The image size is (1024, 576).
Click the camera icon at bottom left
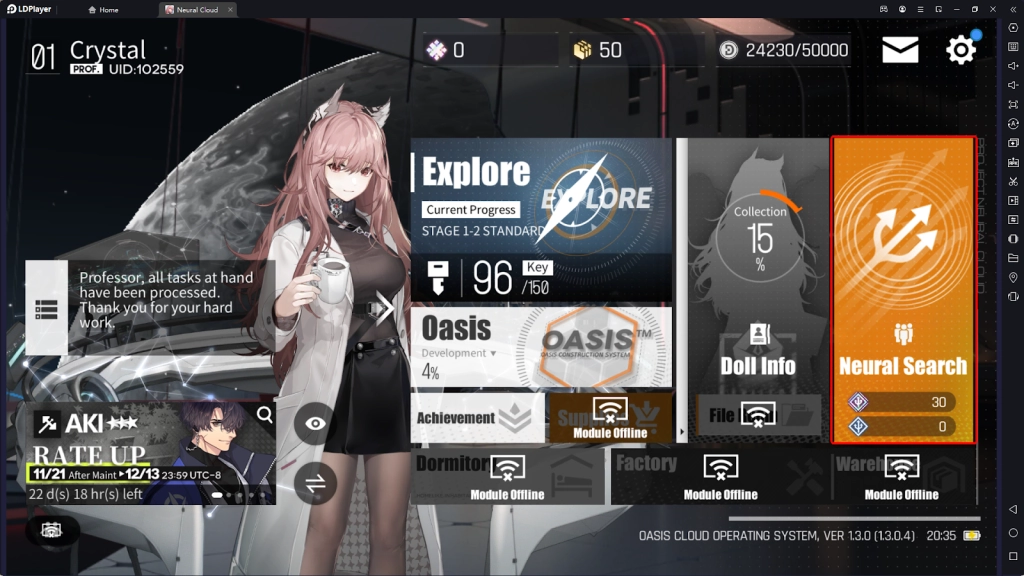click(x=52, y=531)
